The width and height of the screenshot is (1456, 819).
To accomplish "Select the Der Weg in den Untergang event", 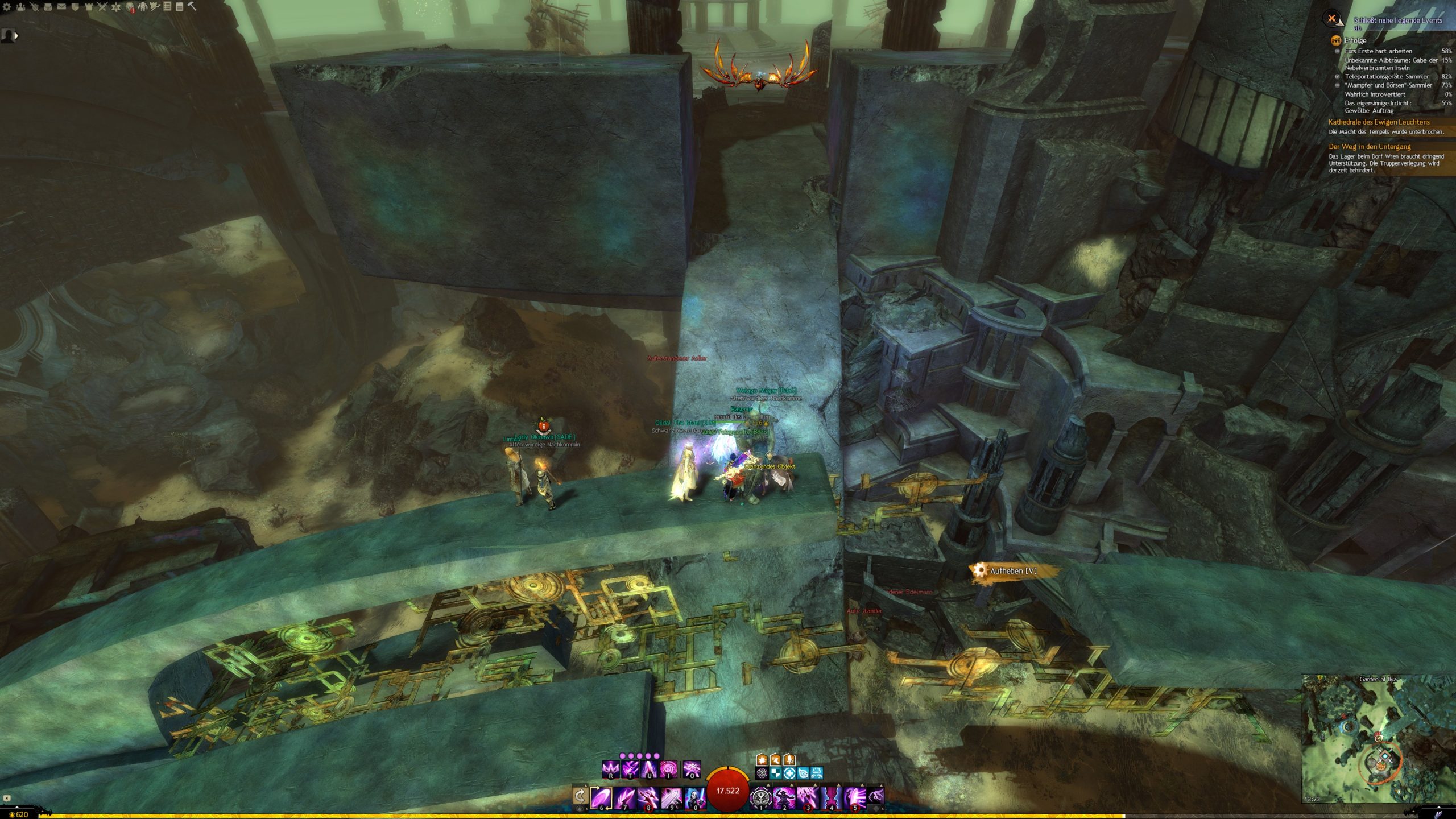I will point(1370,147).
